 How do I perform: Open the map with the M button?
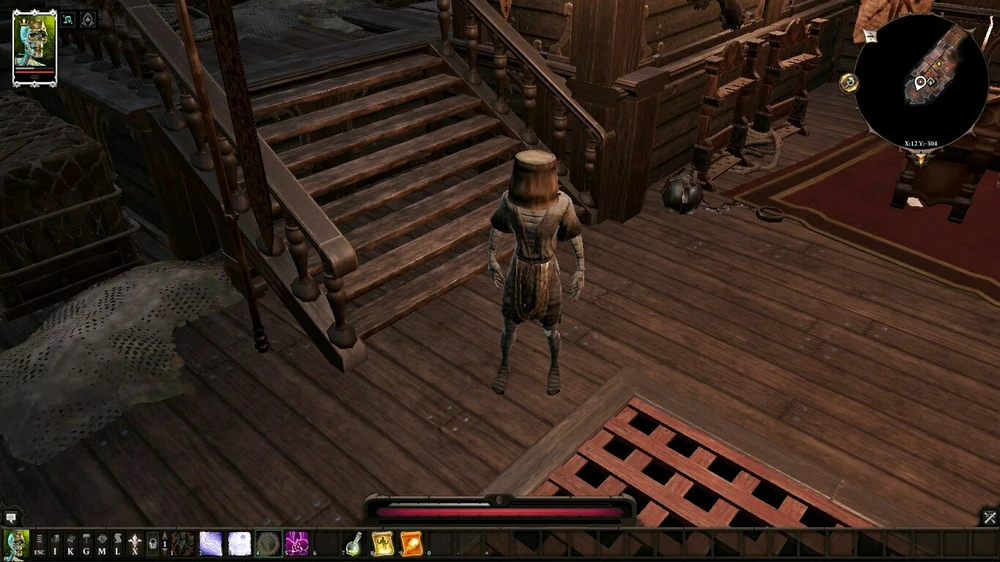[x=102, y=544]
